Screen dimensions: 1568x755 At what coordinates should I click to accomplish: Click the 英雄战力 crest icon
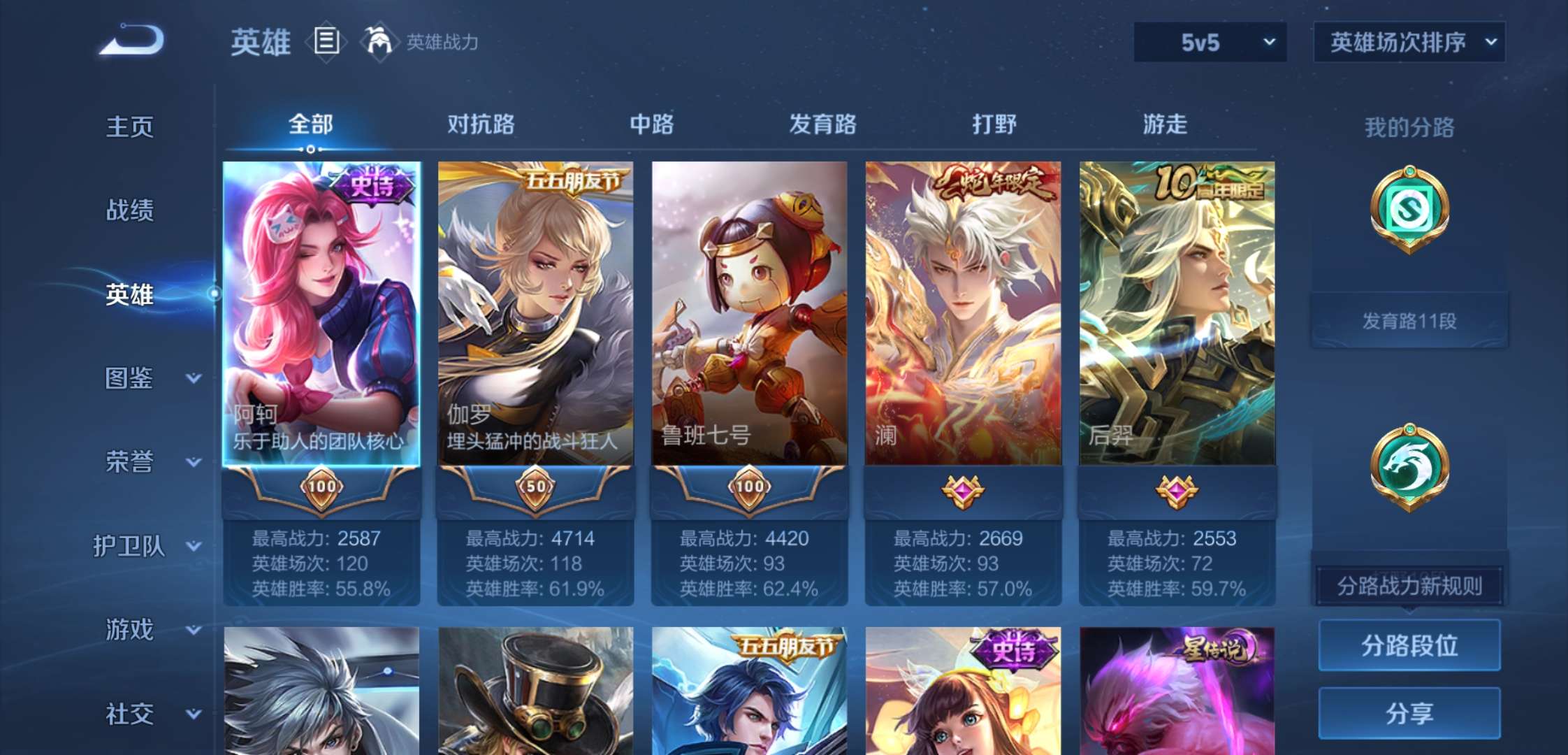(x=377, y=42)
